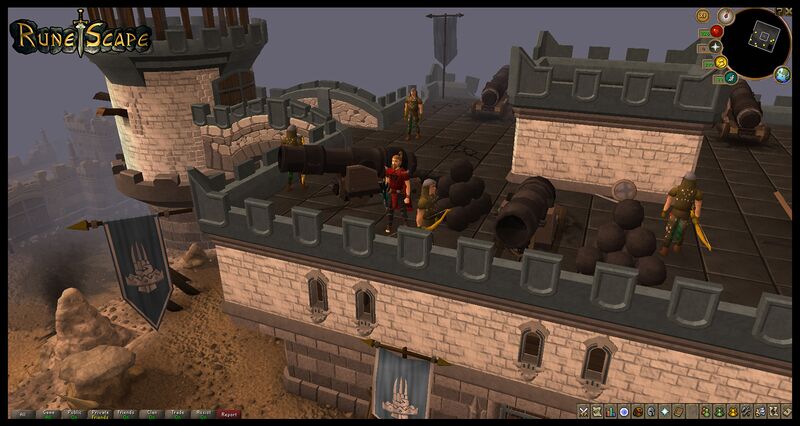
Task: Open the Trade chat tab
Action: click(178, 412)
